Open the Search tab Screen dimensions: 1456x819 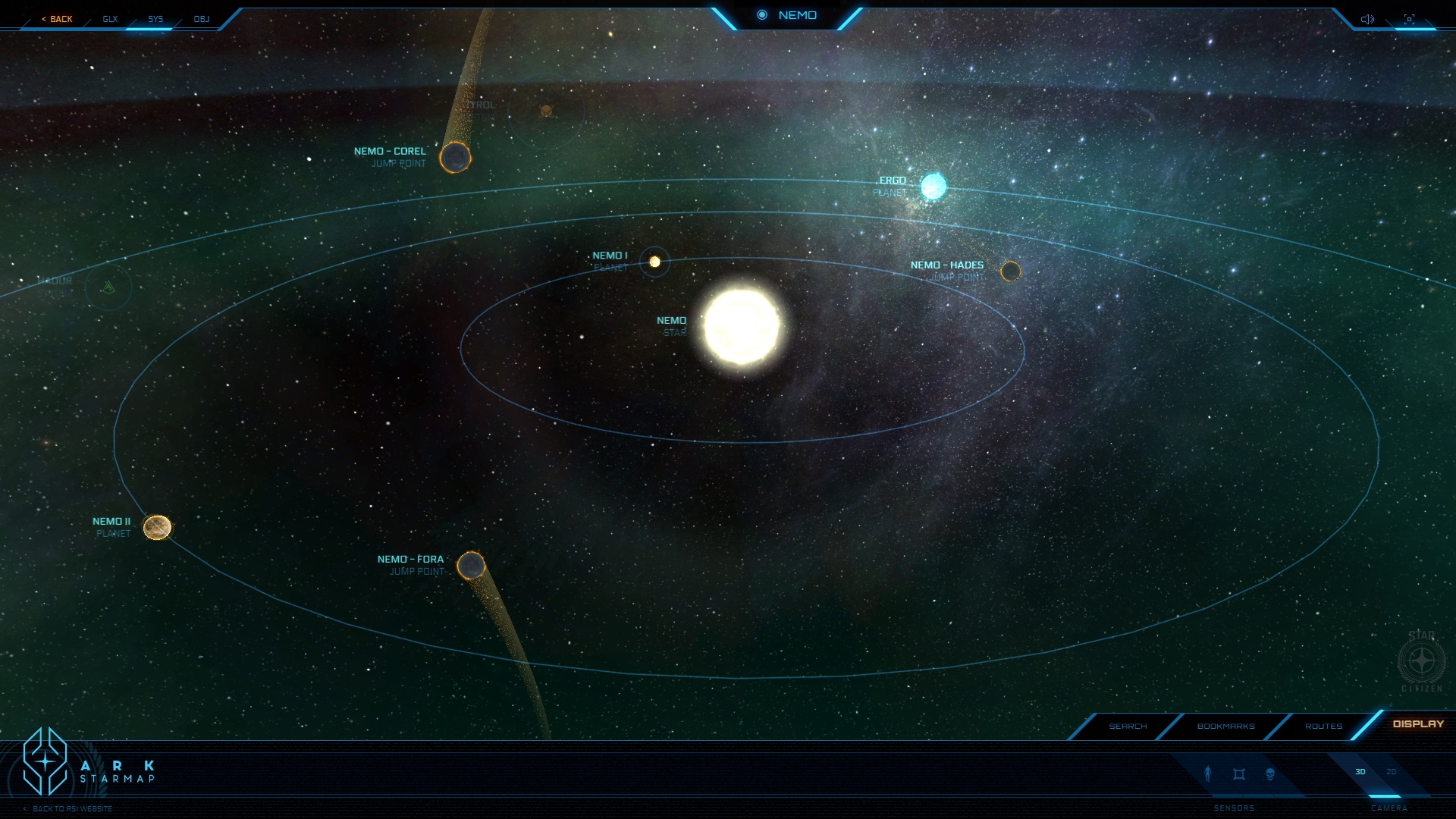click(1128, 726)
